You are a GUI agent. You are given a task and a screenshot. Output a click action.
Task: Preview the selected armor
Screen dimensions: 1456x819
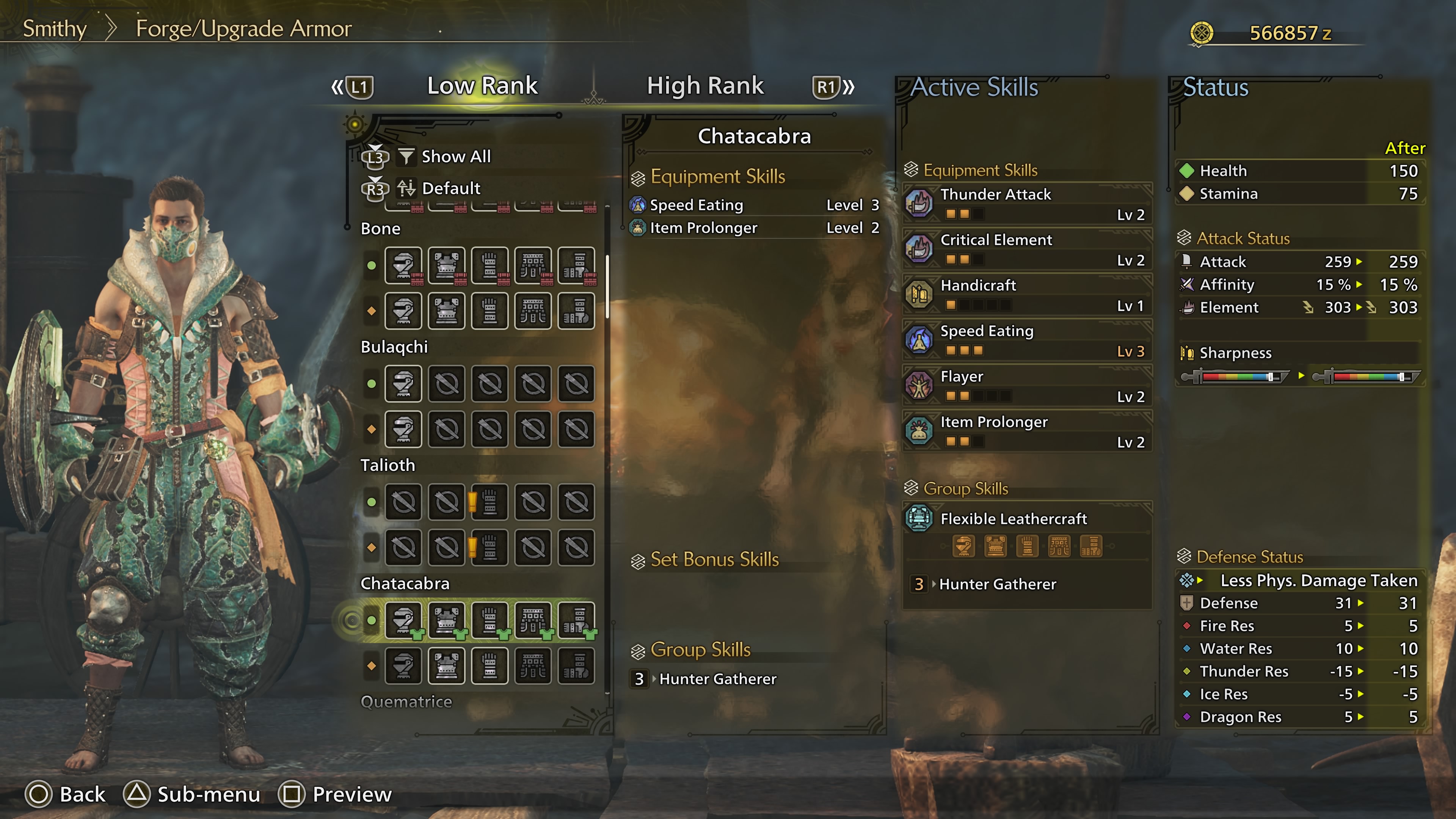pos(335,794)
